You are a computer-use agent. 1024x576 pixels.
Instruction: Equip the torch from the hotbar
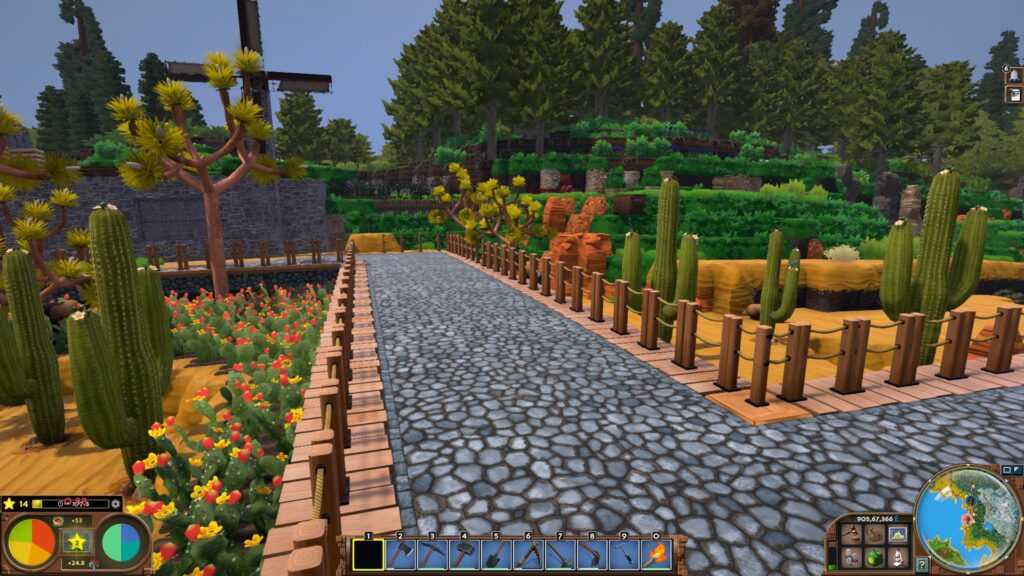pos(656,554)
